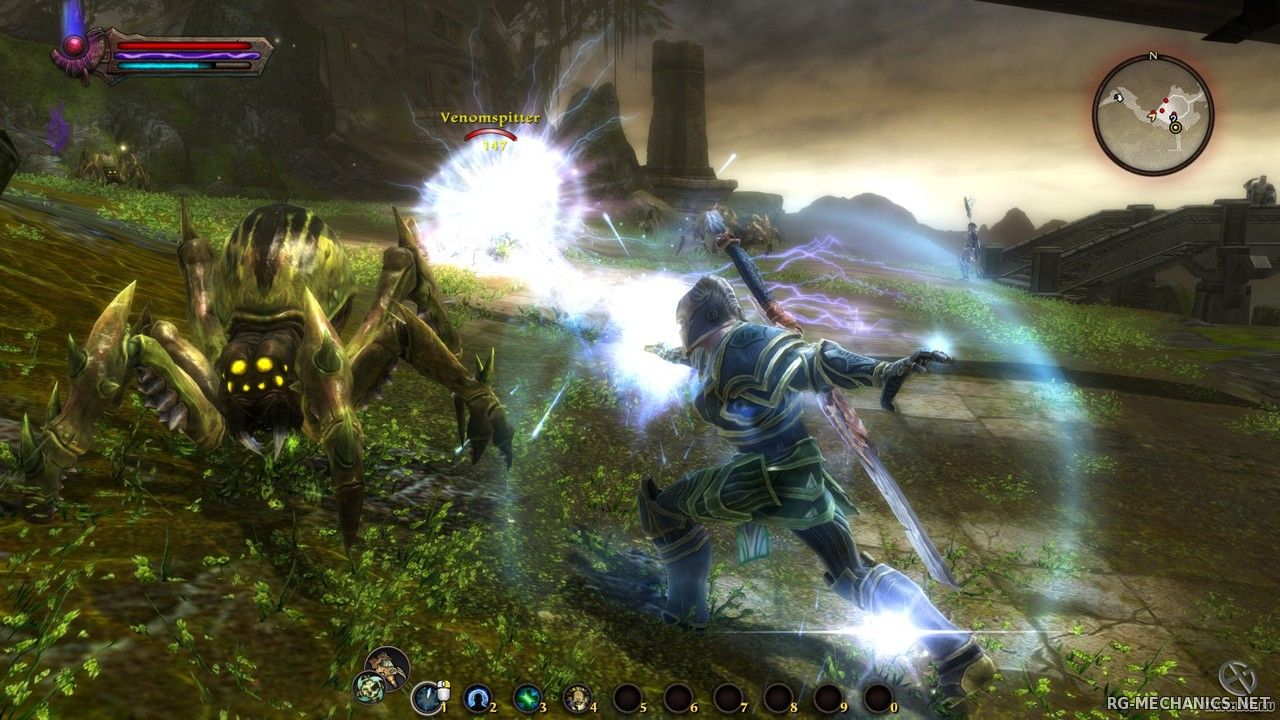Click the empty hotbar slot numbered 5
1280x720 pixels.
tap(628, 696)
